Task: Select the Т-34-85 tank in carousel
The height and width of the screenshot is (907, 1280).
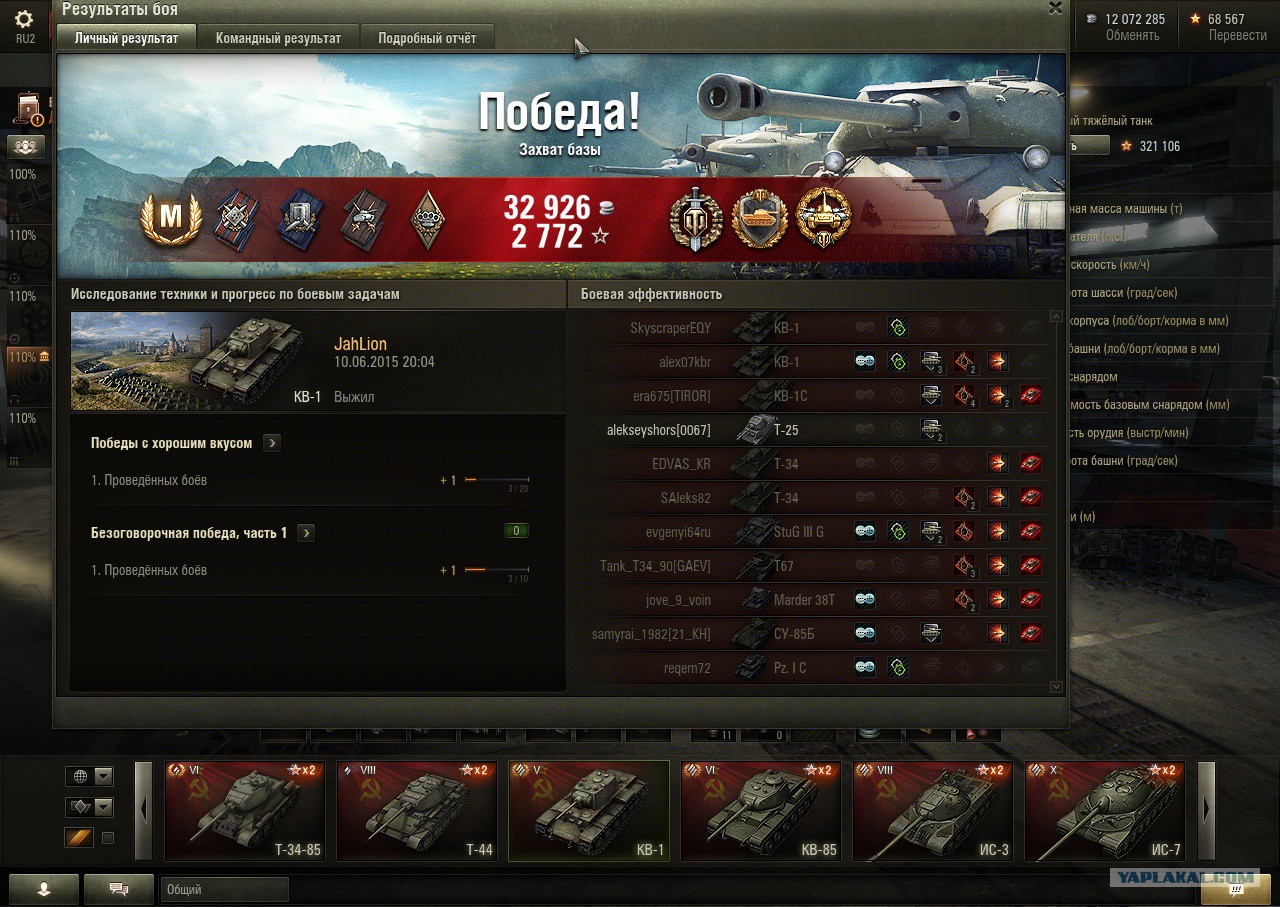Action: [245, 811]
